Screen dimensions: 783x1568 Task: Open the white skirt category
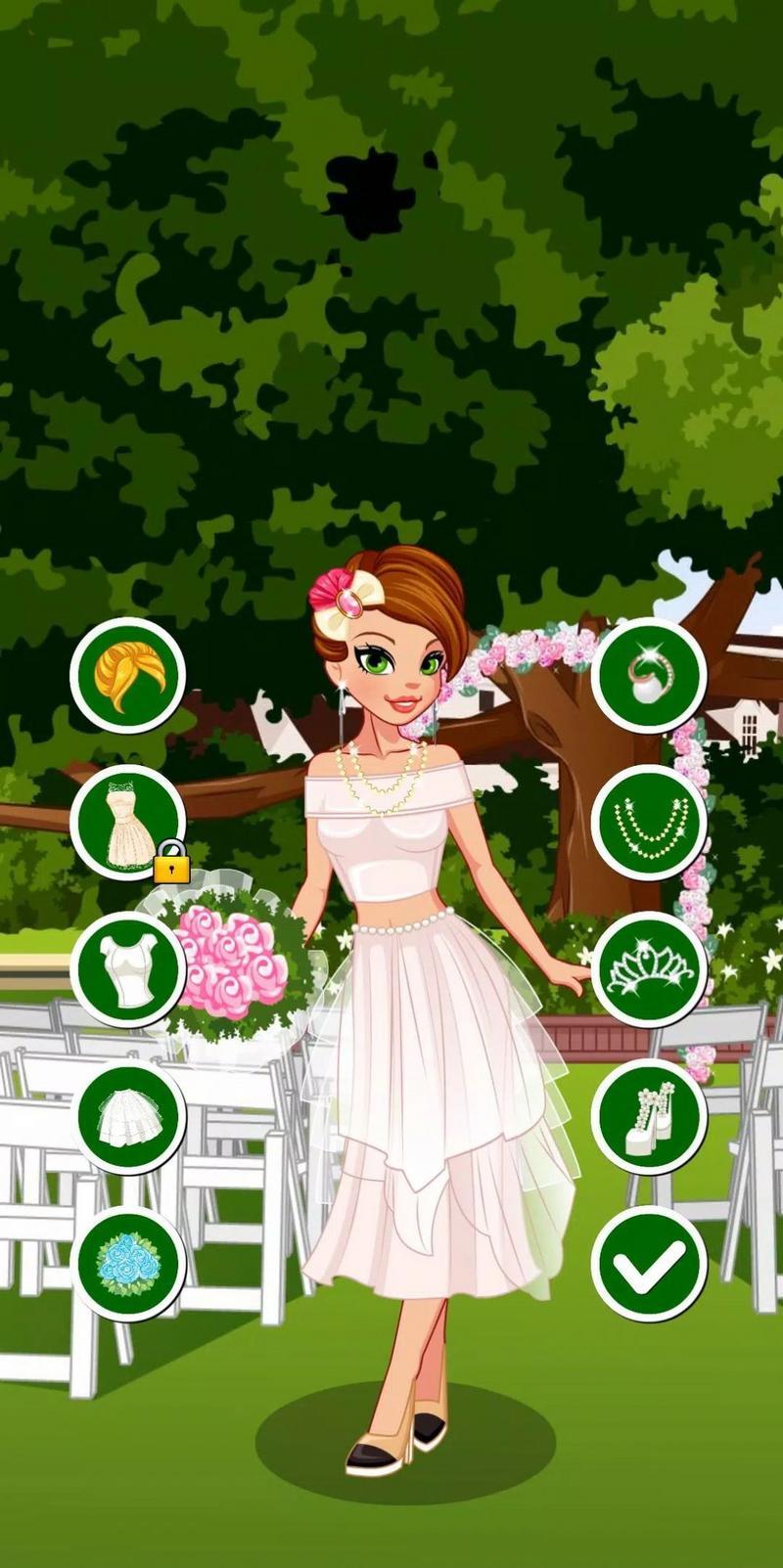(127, 1115)
